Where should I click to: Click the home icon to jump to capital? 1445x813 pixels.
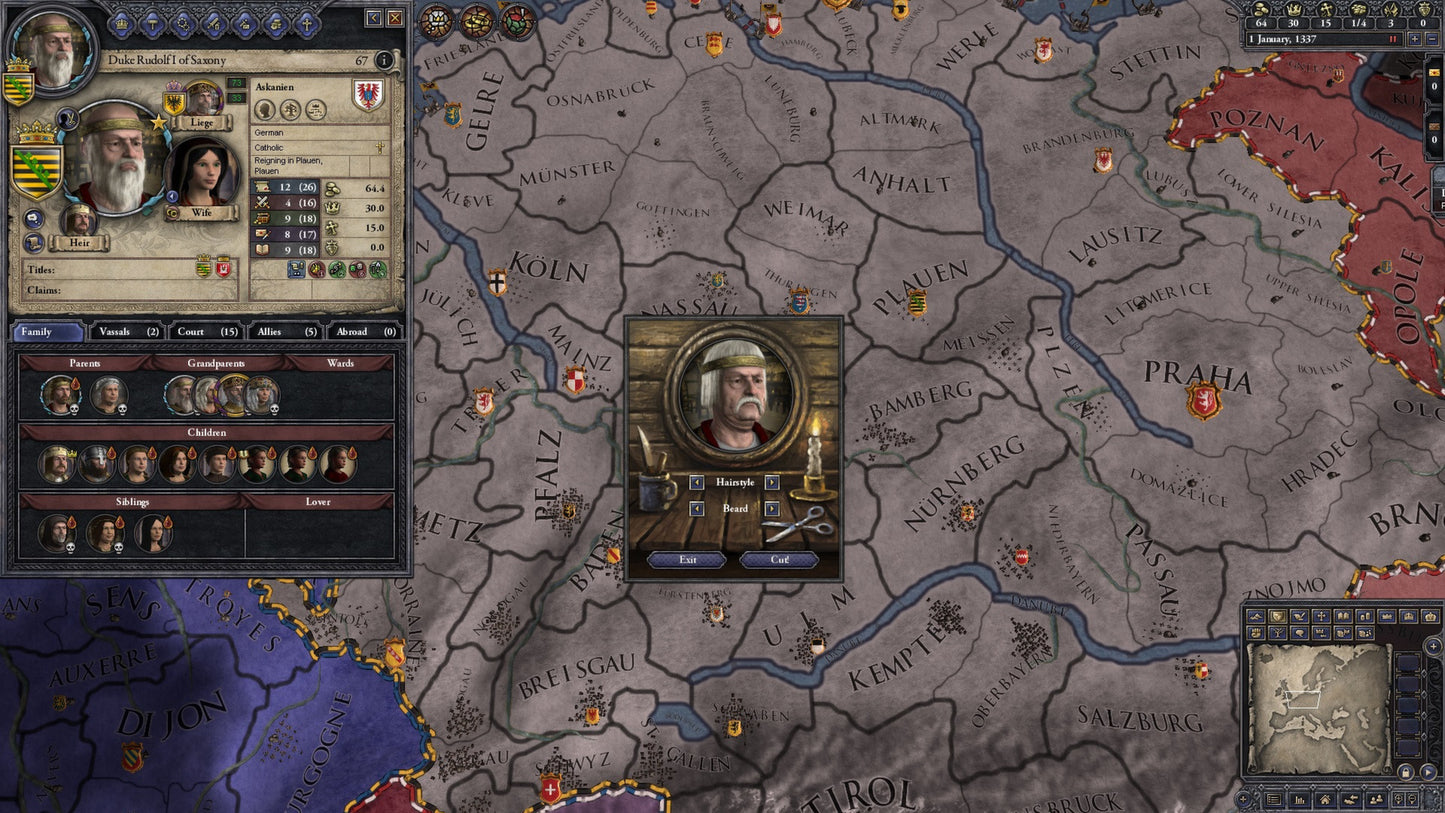tap(1325, 800)
